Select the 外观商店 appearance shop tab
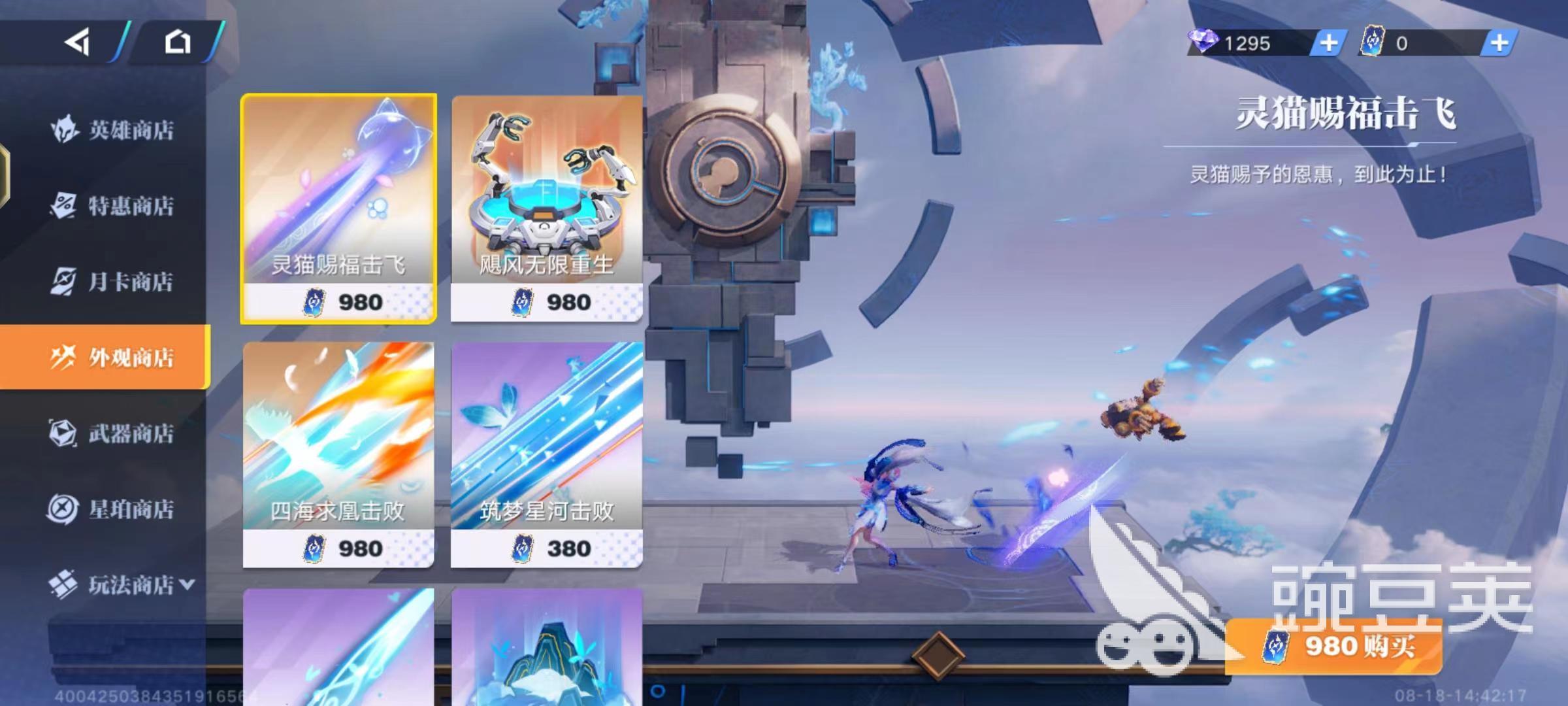Screen dimensions: 1568x706 coord(112,357)
